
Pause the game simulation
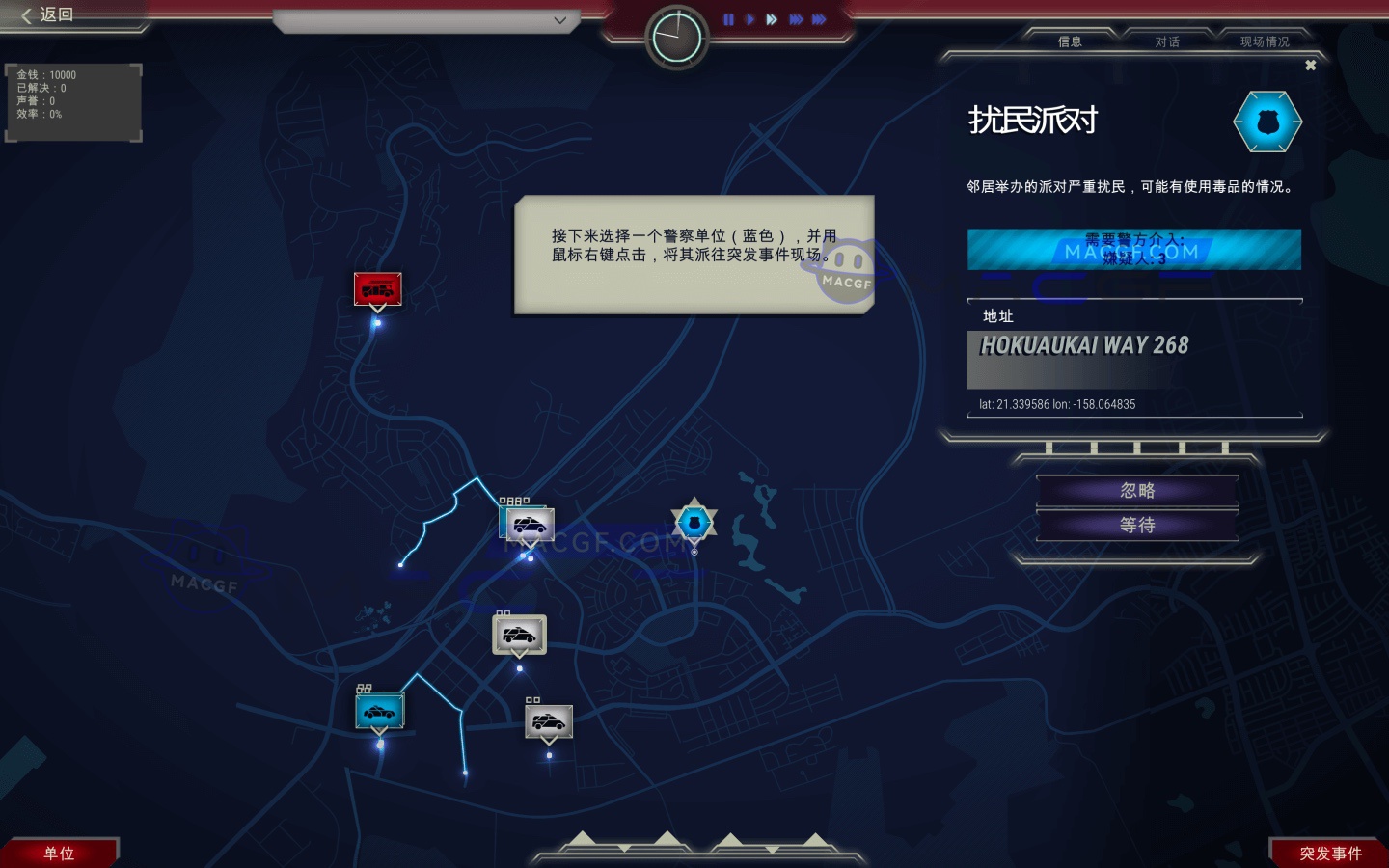[729, 19]
